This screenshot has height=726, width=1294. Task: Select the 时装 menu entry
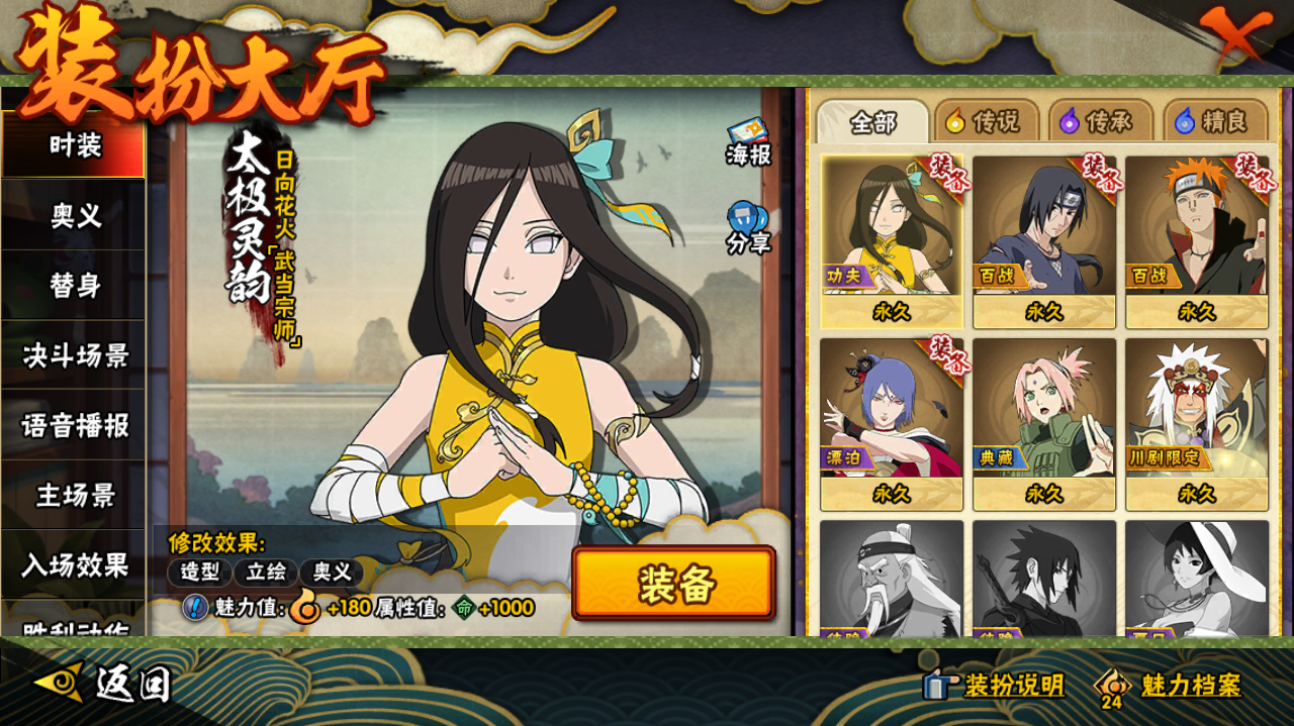click(x=74, y=146)
